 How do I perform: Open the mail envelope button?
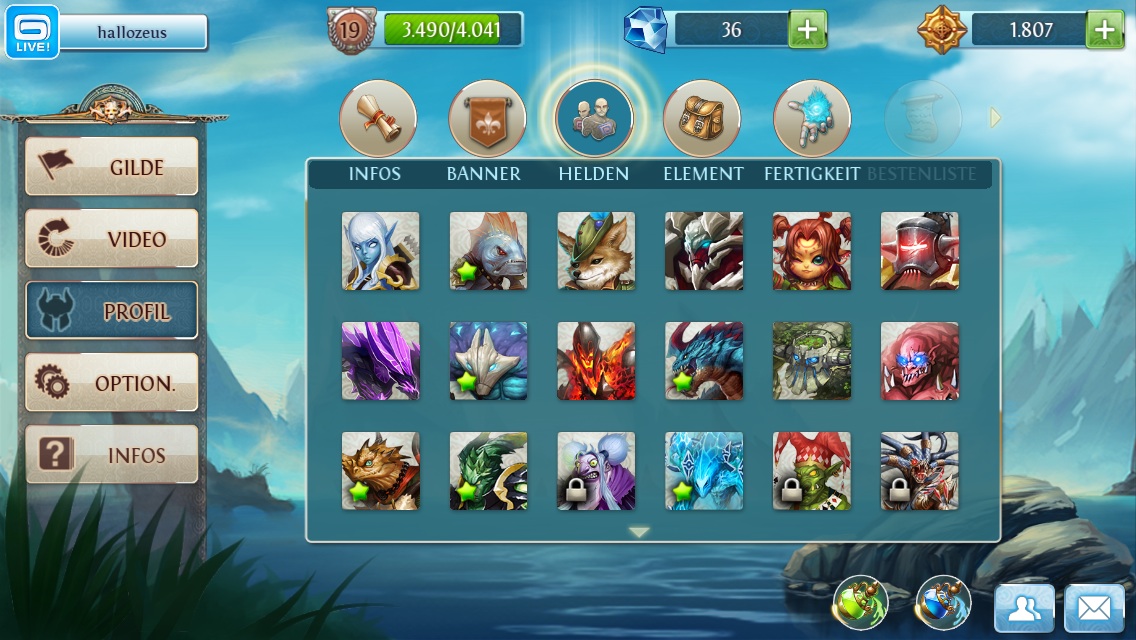[1094, 608]
